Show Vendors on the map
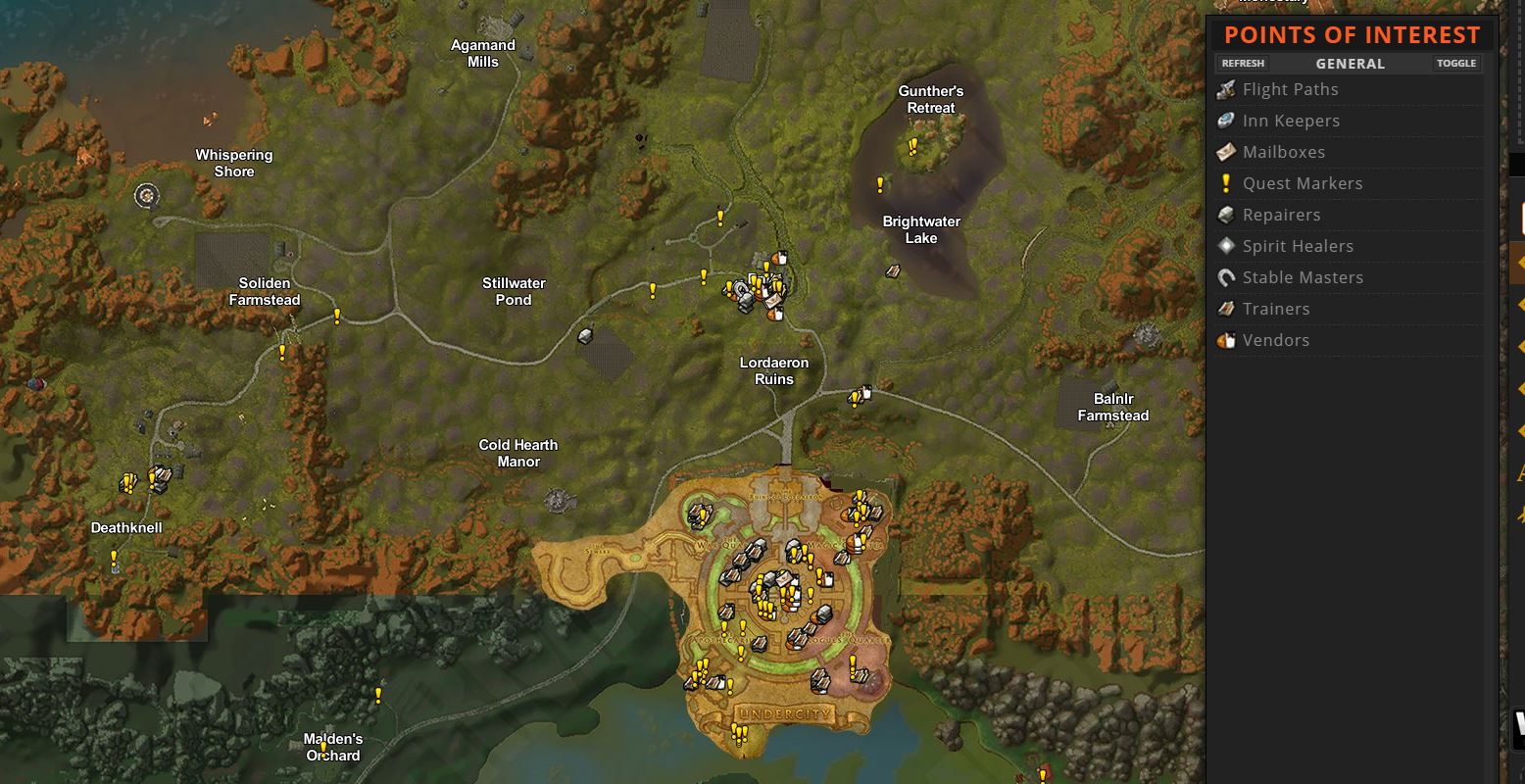Image resolution: width=1525 pixels, height=784 pixels. click(x=1275, y=340)
